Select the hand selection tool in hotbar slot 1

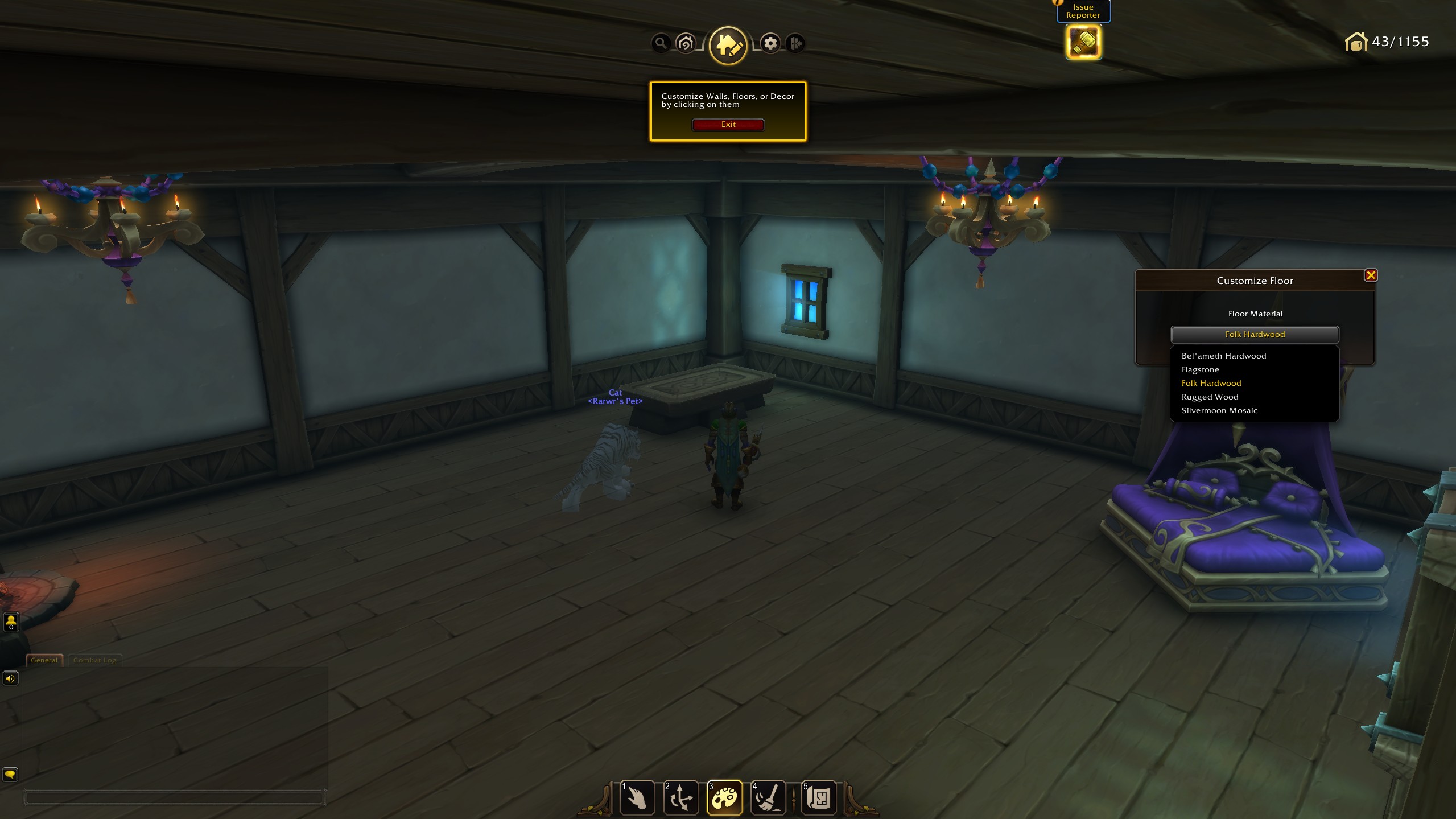click(x=637, y=797)
